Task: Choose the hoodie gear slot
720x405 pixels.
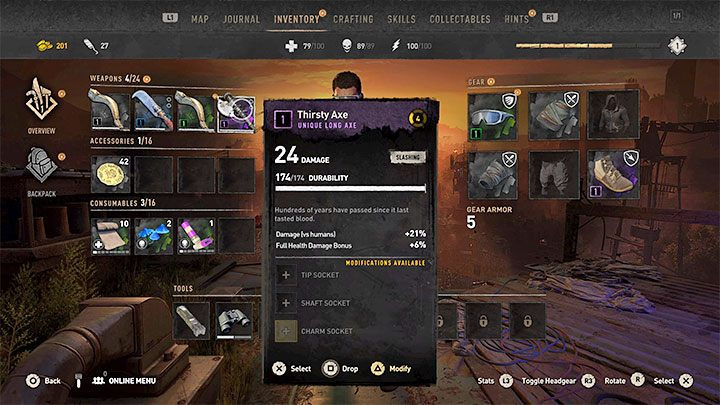Action: 606,112
